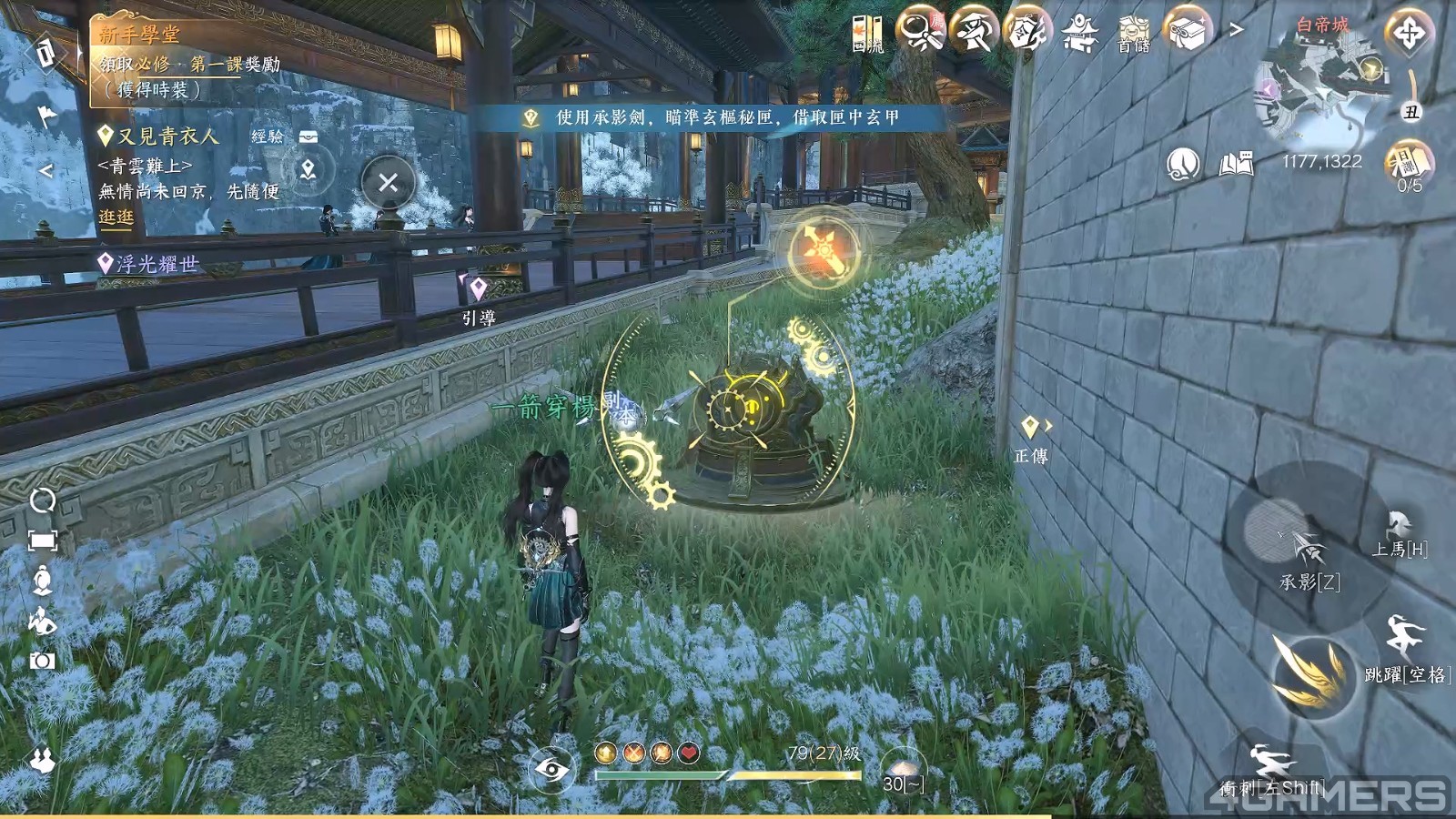Open the camera screenshot mode icon
Viewport: 1456px width, 819px height.
click(42, 660)
